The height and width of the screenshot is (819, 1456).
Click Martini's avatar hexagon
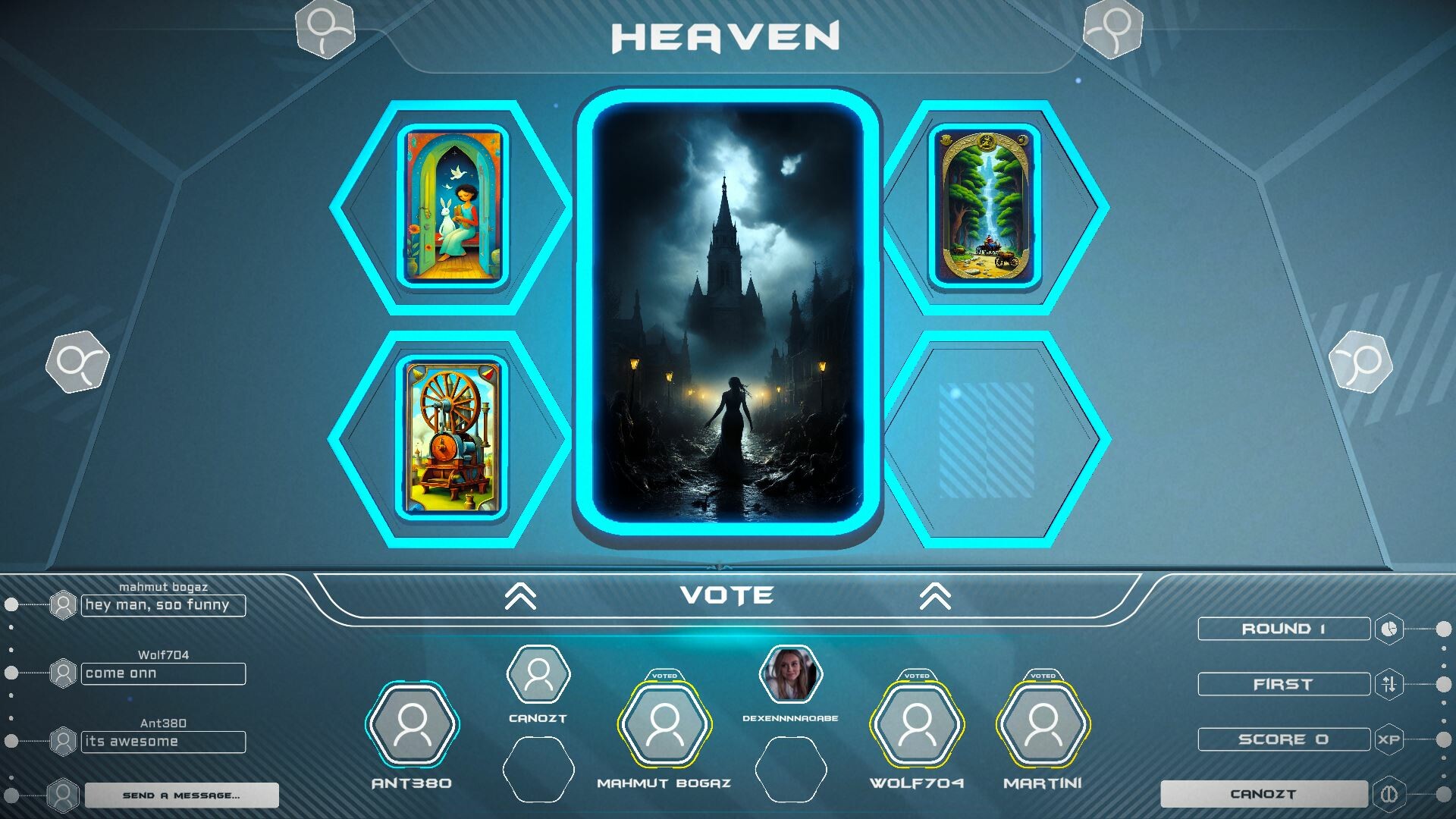pyautogui.click(x=1045, y=725)
